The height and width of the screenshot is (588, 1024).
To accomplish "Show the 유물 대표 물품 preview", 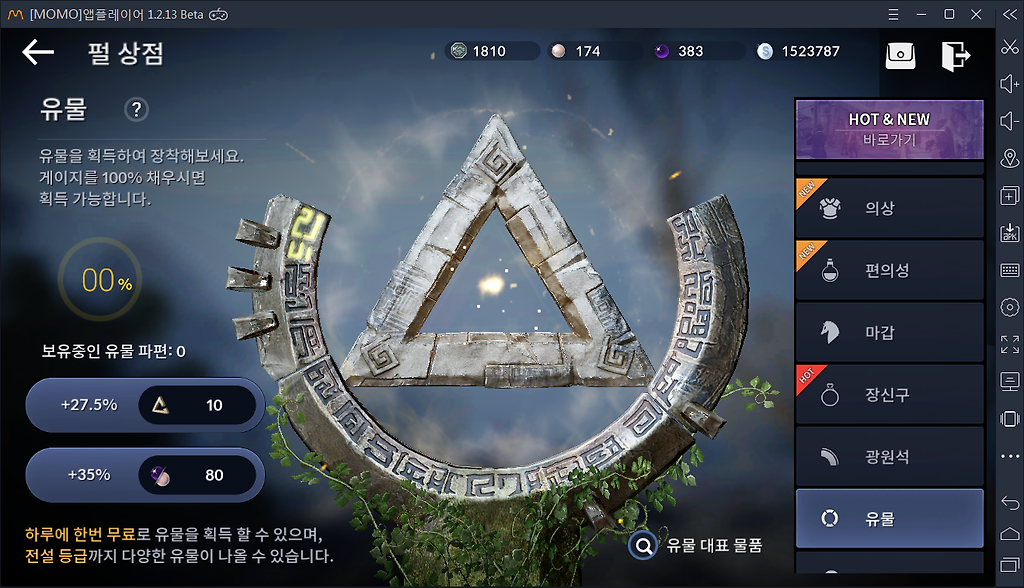I will tap(697, 545).
